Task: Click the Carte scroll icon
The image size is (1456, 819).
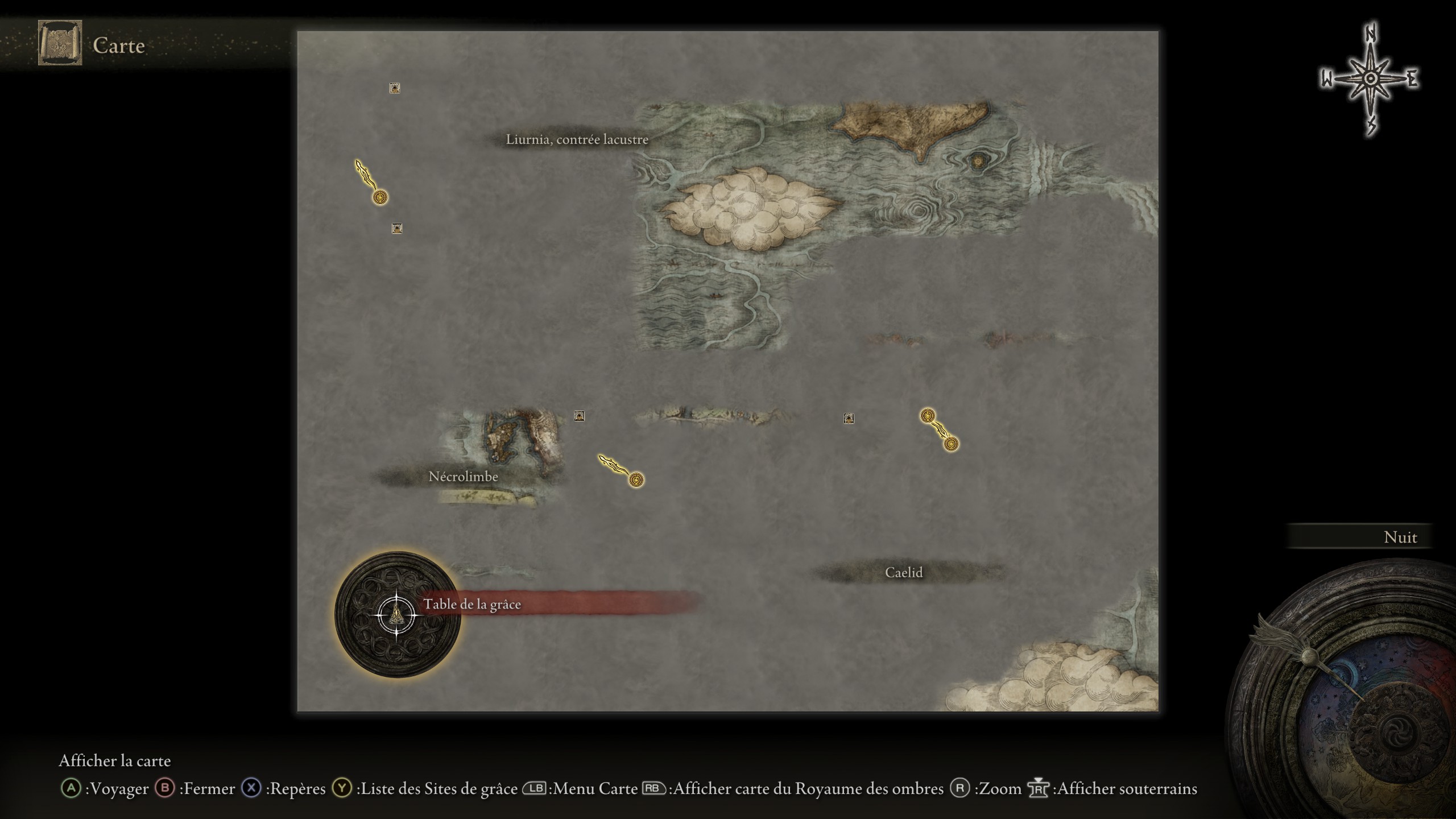Action: tap(60, 43)
